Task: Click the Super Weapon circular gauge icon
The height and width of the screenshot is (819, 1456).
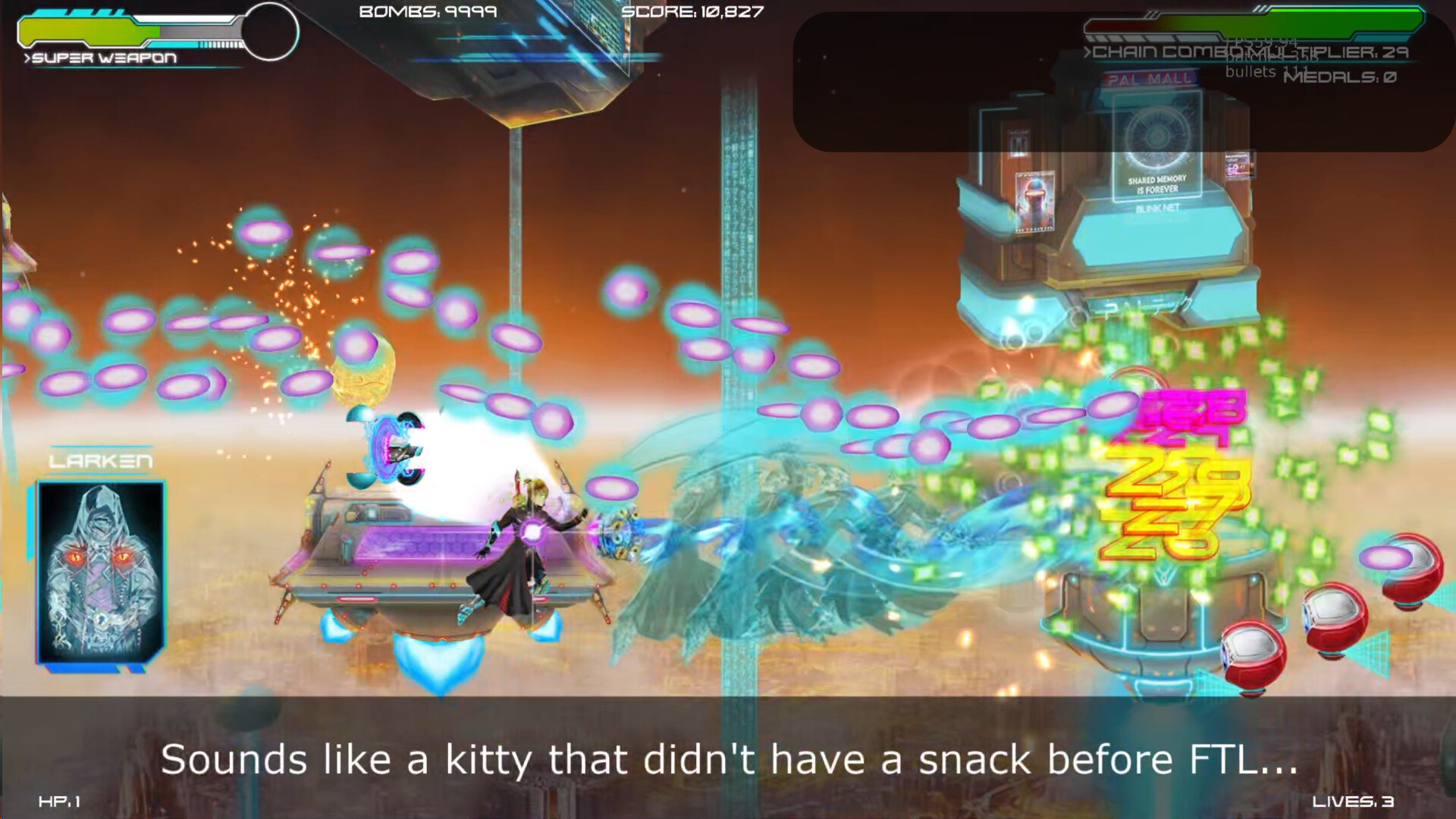Action: point(271,32)
